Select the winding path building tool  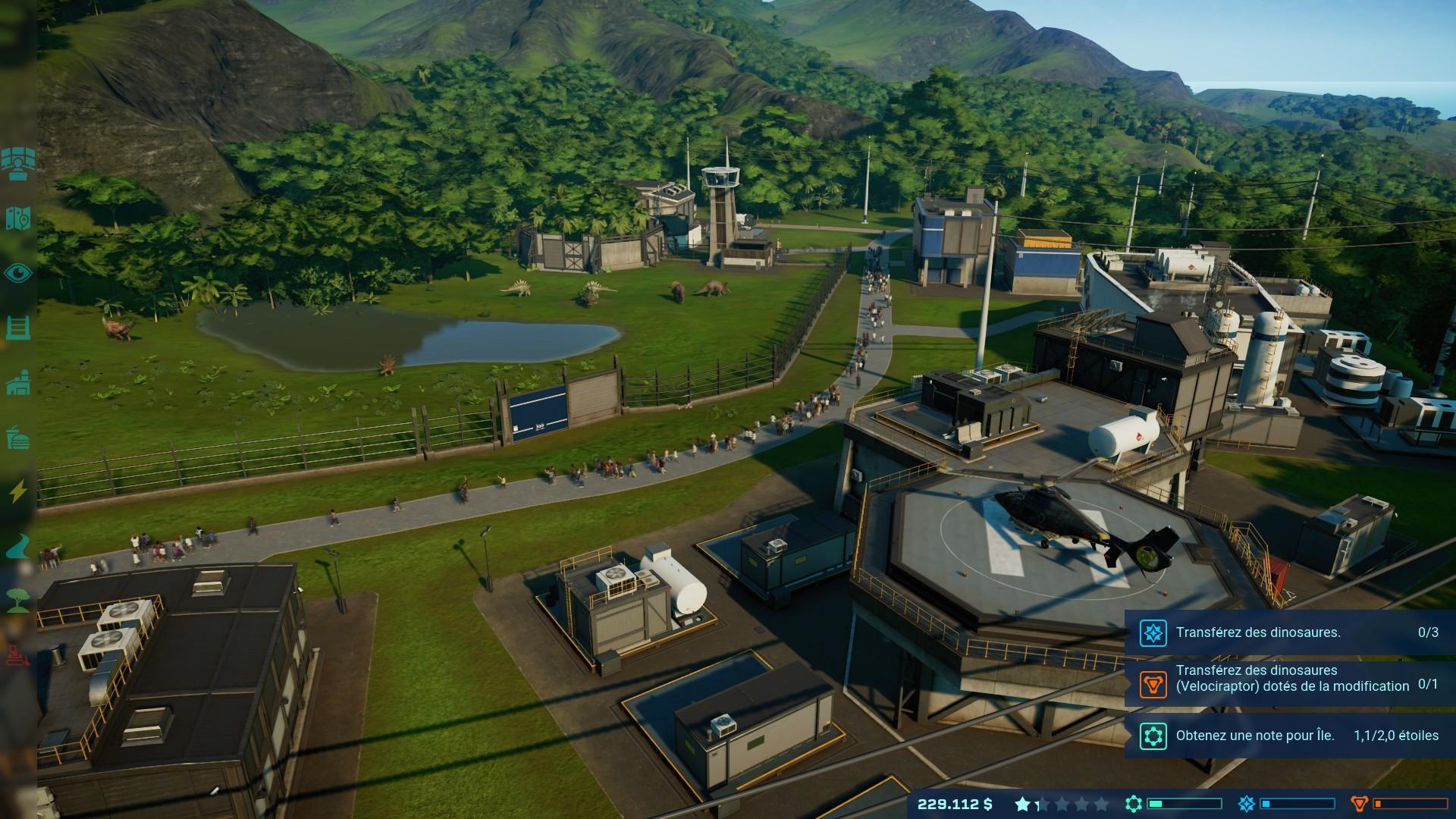(x=17, y=545)
